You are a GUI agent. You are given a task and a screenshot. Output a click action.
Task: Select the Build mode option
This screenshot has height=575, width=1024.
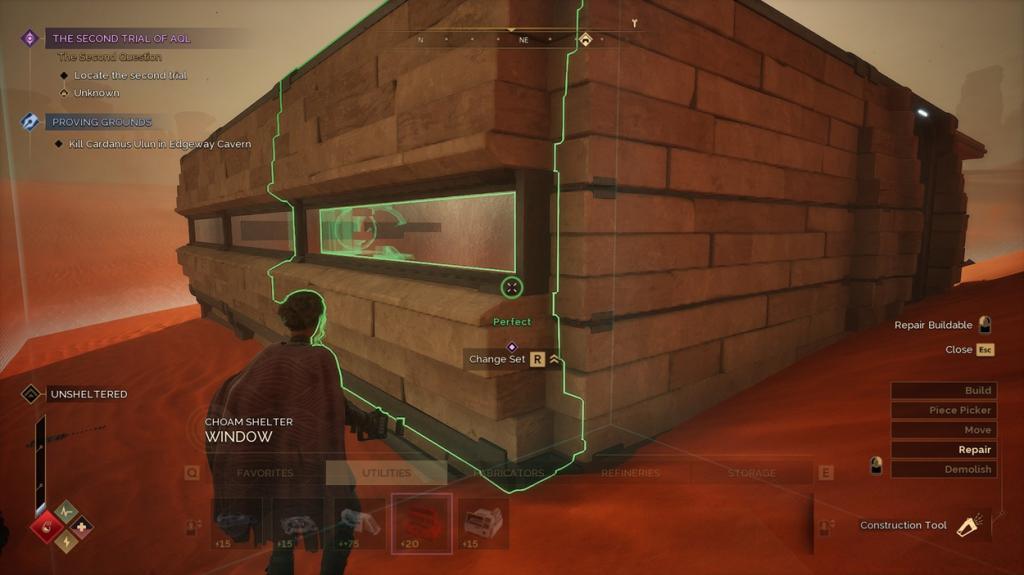tap(943, 390)
